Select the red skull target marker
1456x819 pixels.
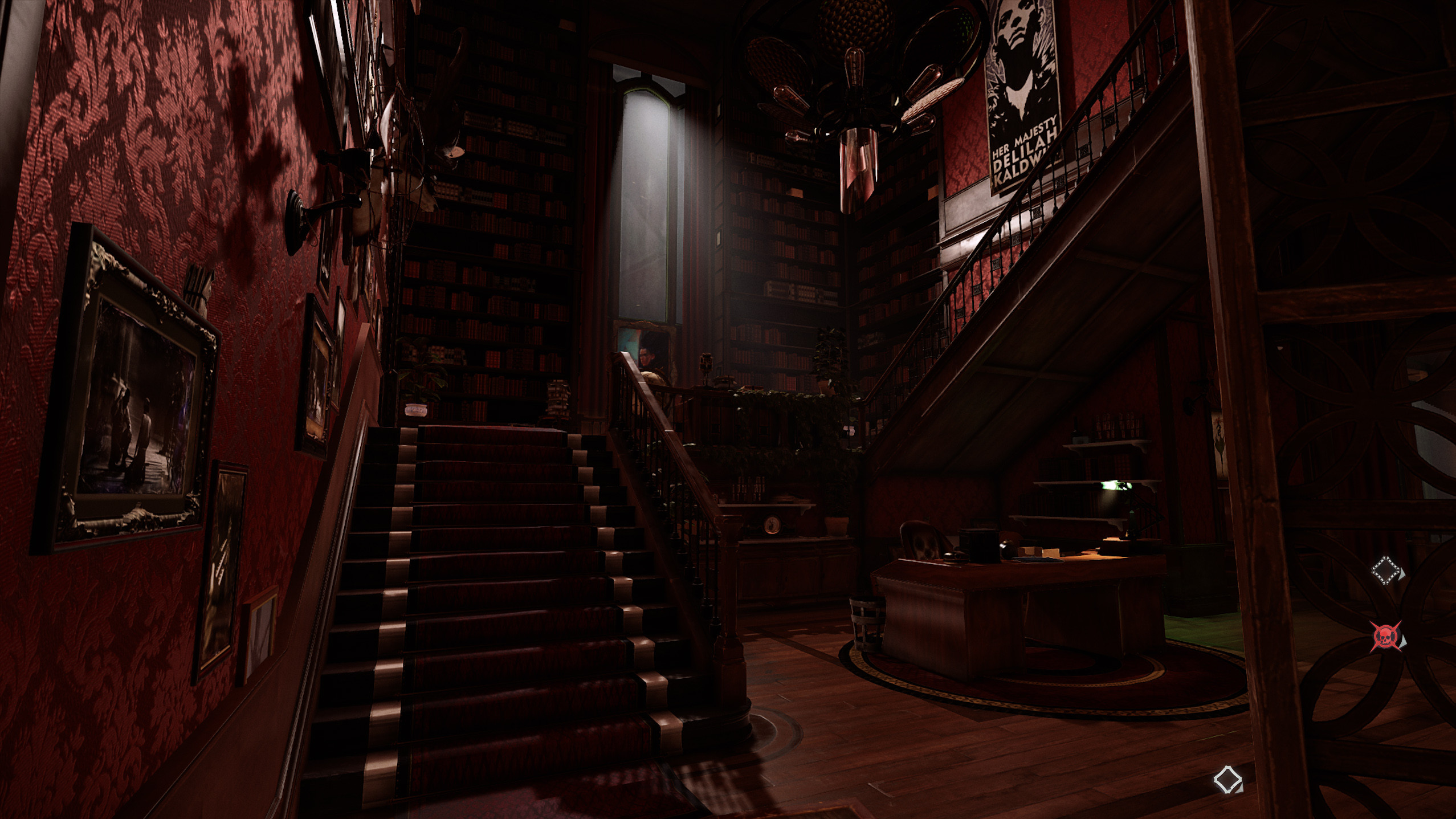coord(1385,636)
